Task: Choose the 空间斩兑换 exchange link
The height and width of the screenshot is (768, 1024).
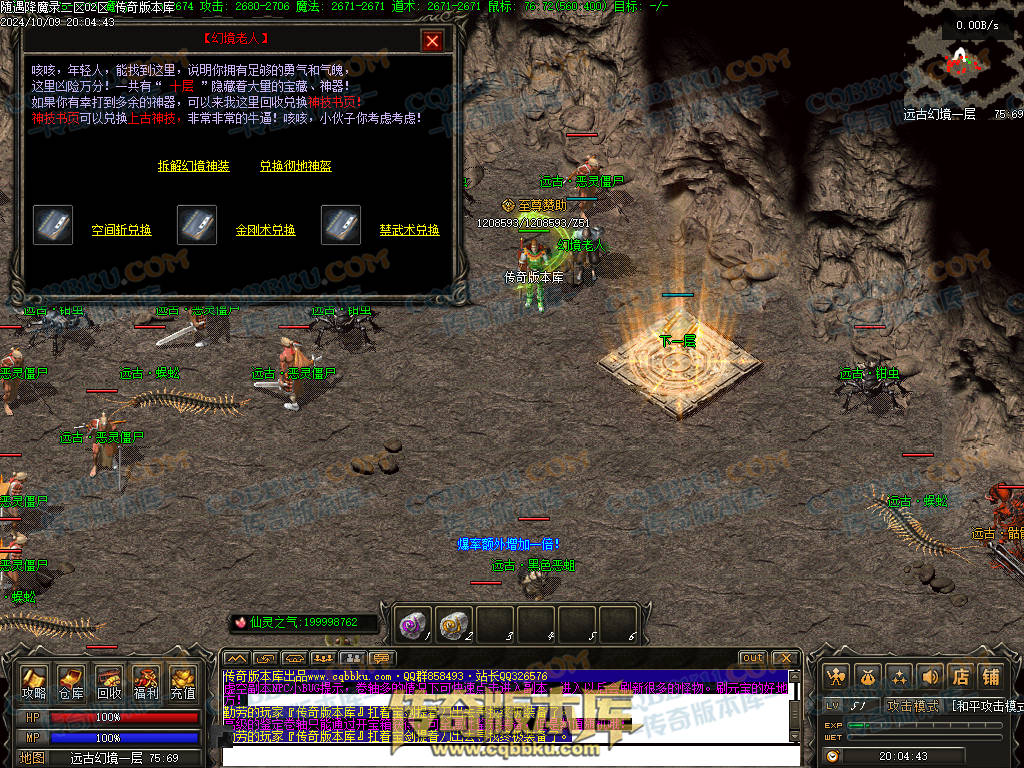Action: pos(122,230)
